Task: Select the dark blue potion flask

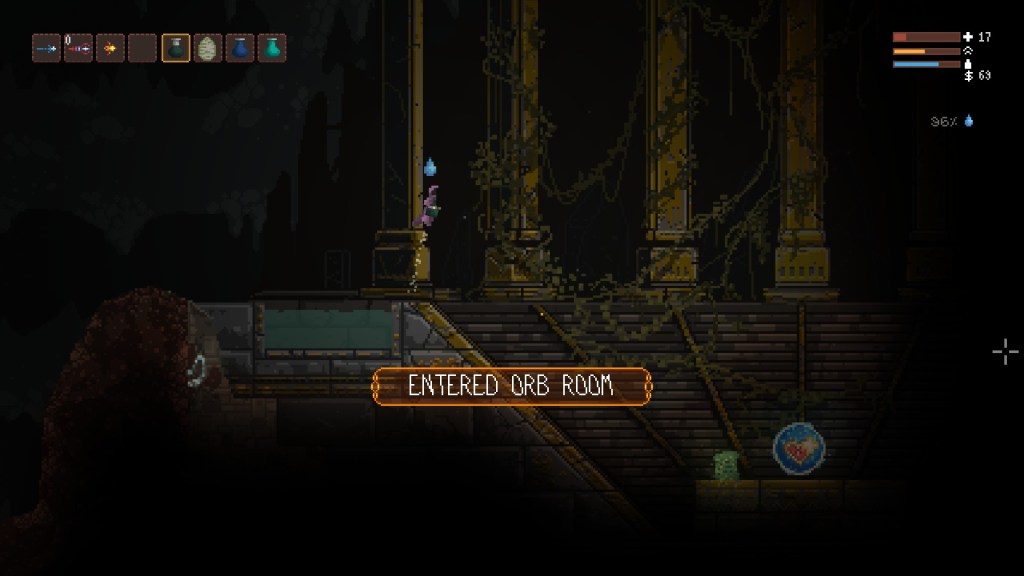Action: click(x=240, y=48)
